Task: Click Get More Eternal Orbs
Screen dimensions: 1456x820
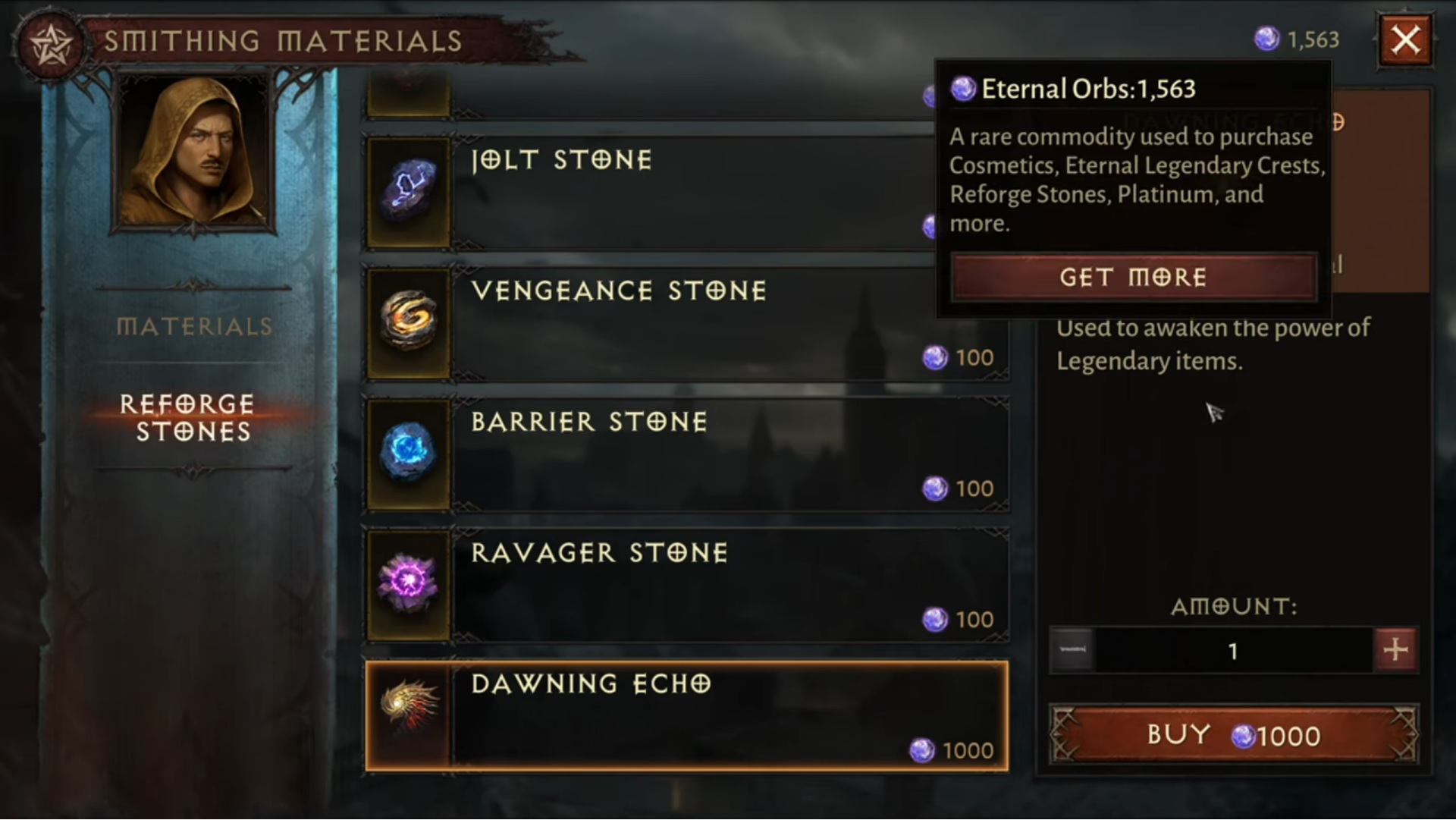Action: click(x=1133, y=278)
